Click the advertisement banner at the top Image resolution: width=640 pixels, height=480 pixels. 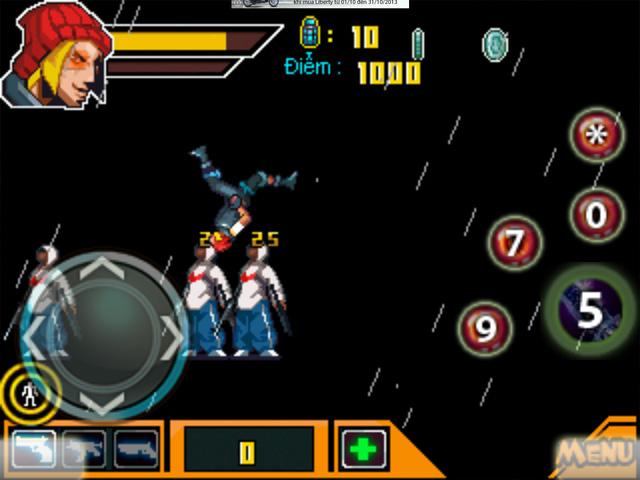(x=319, y=4)
